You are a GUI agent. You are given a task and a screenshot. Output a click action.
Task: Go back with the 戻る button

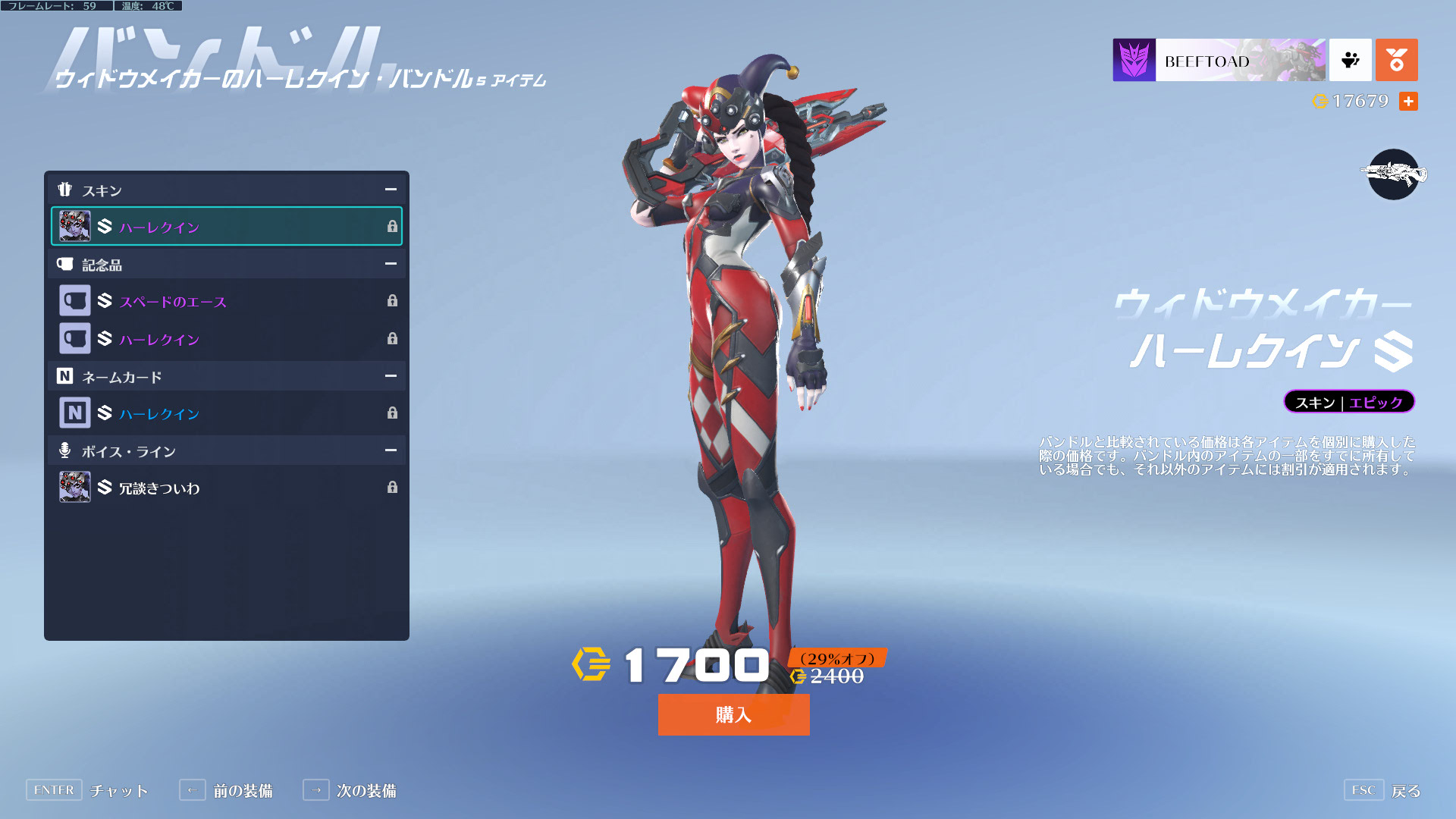[x=1382, y=791]
